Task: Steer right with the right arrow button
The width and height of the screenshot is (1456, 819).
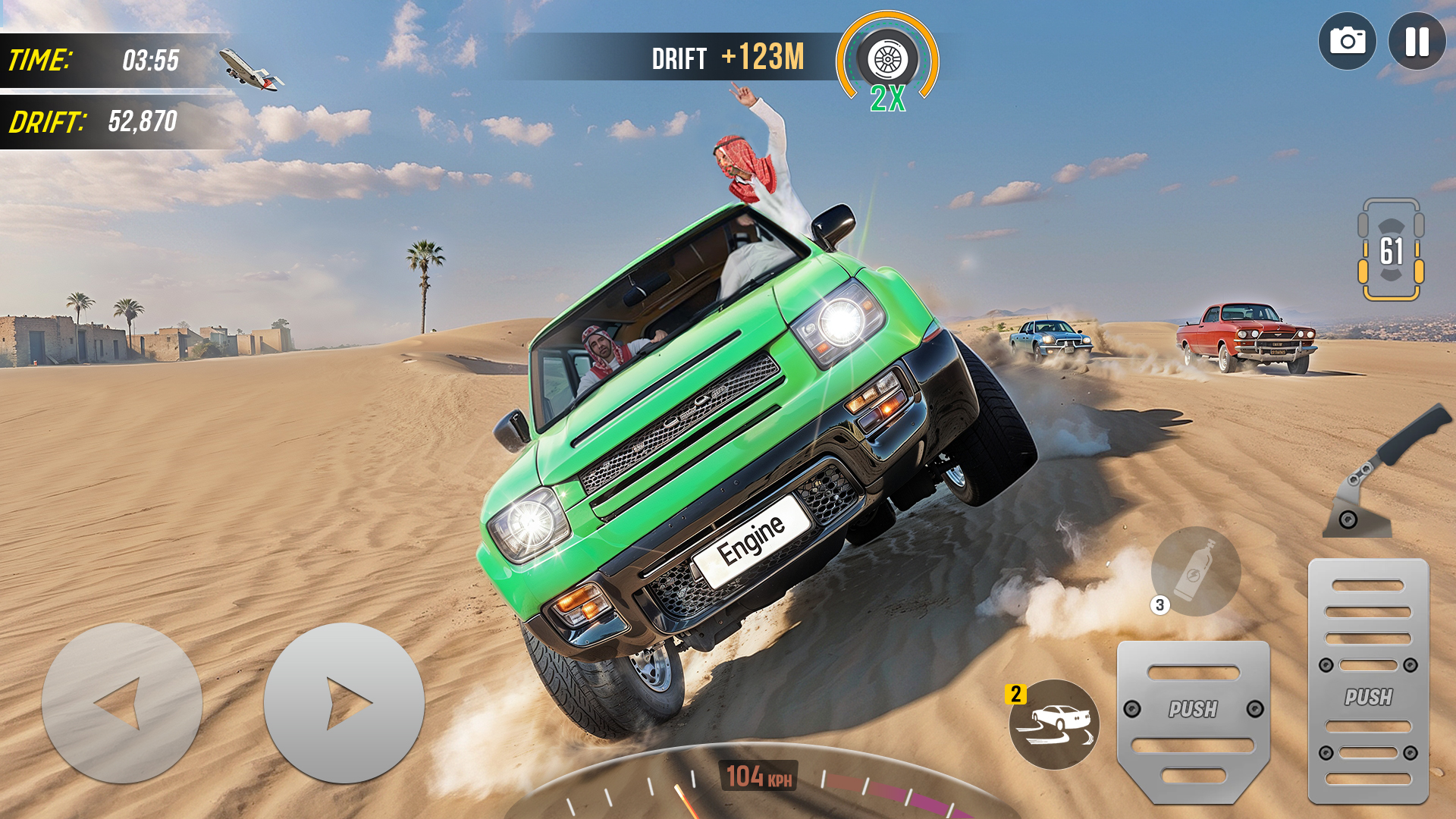Action: tap(344, 703)
